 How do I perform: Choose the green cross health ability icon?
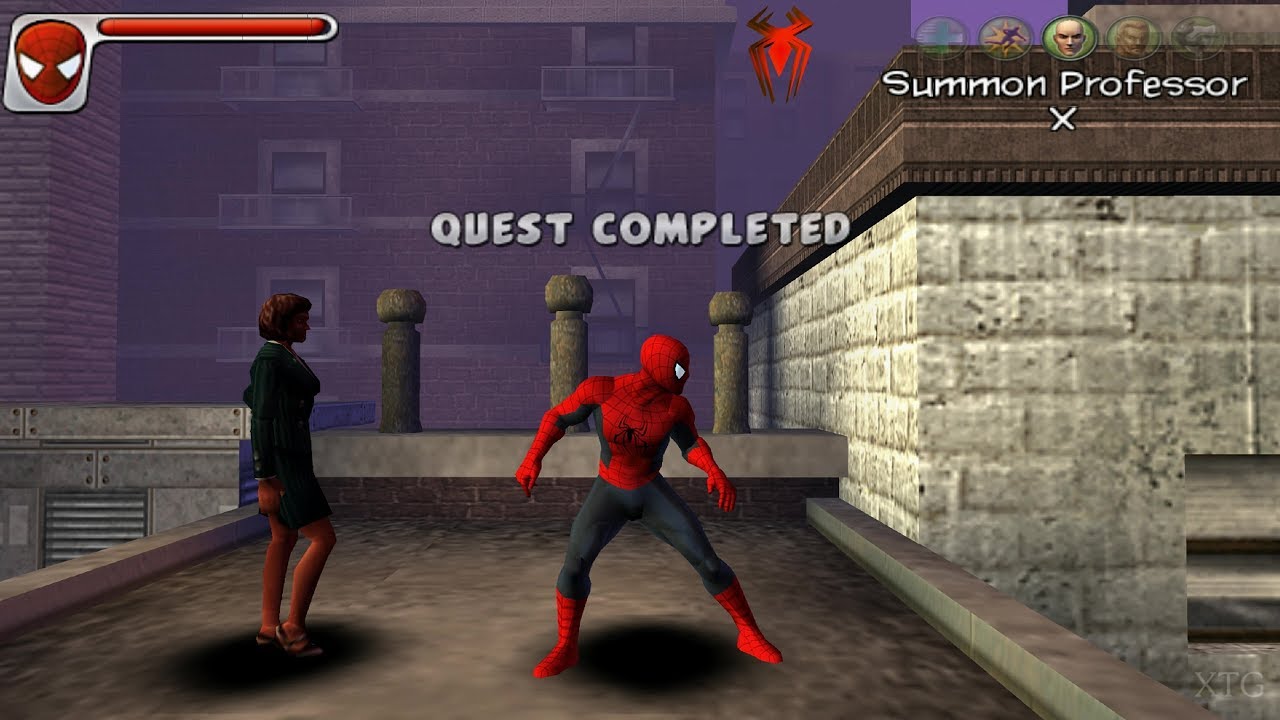[x=940, y=38]
